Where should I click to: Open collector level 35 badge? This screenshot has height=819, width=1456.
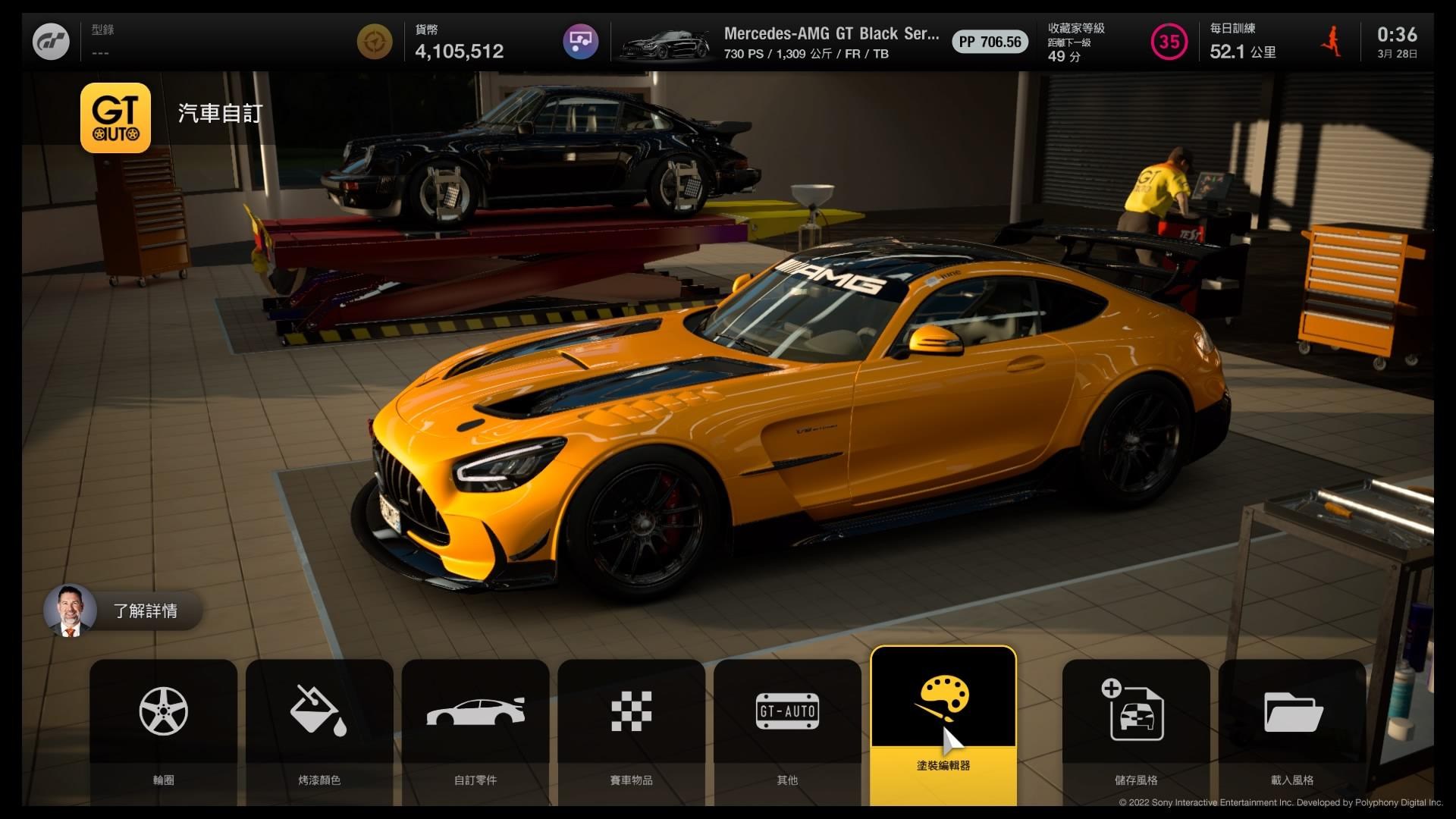(x=1169, y=42)
